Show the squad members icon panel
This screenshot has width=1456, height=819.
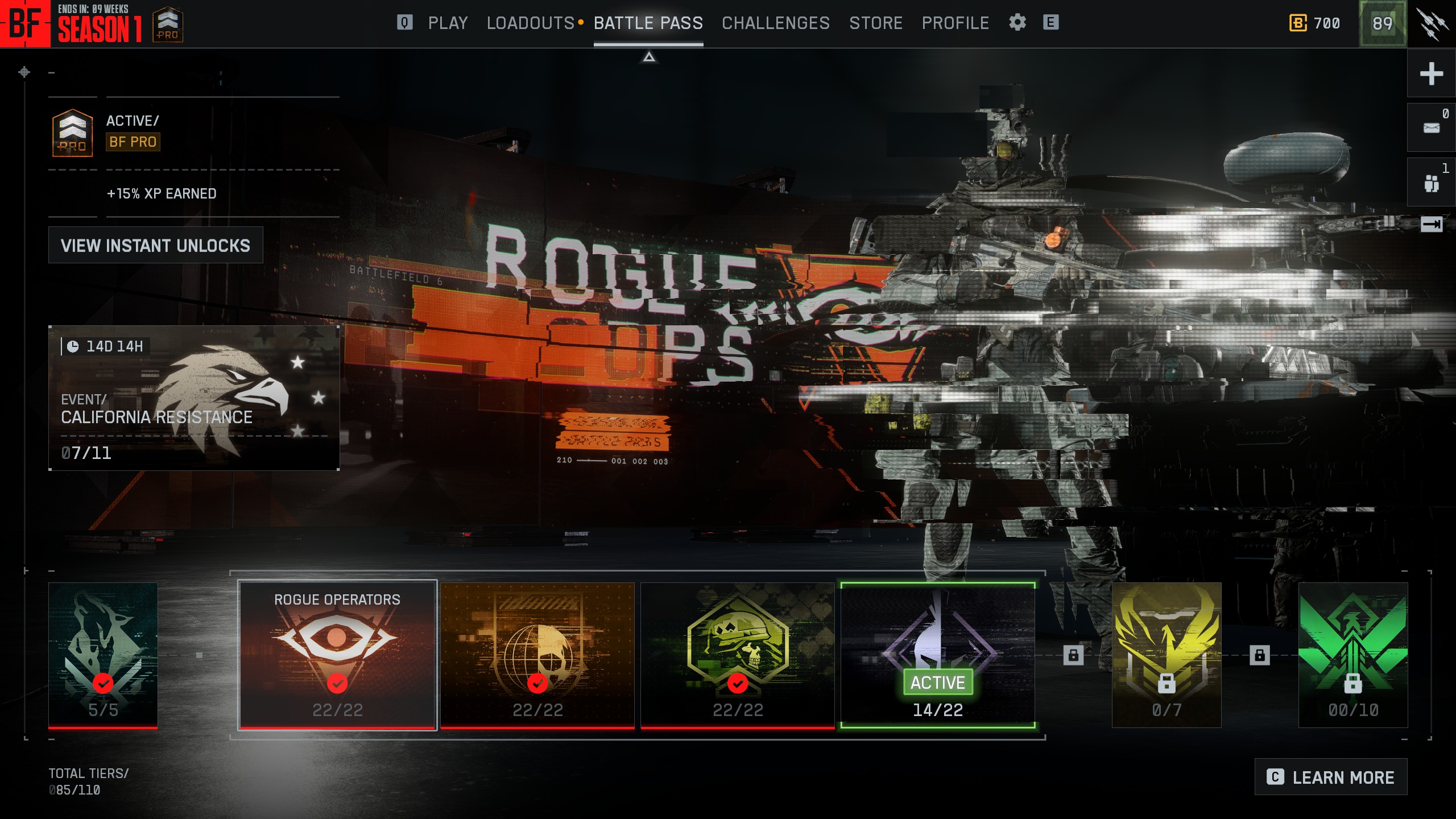click(x=1431, y=183)
